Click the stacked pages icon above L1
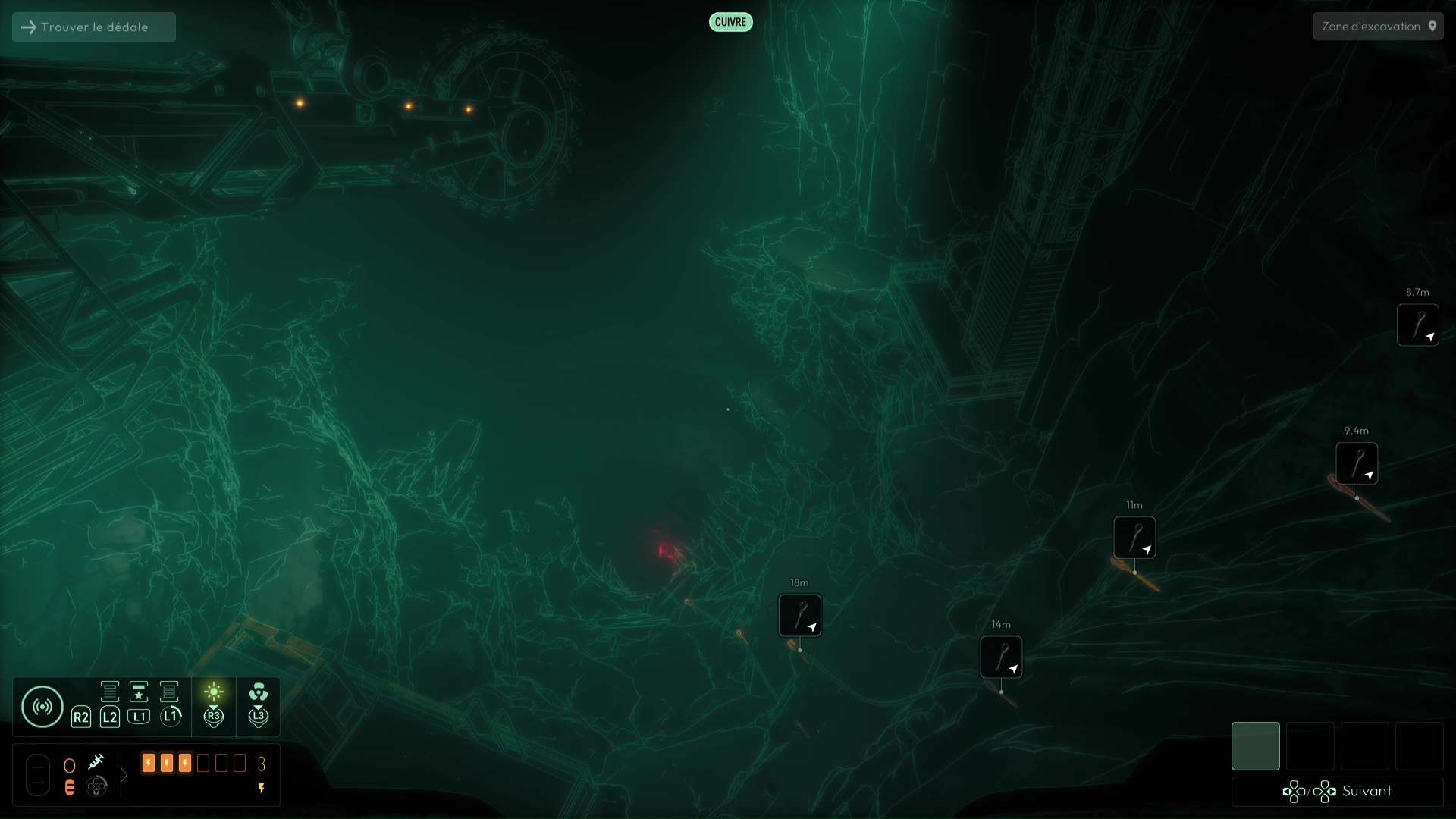 coord(169,692)
